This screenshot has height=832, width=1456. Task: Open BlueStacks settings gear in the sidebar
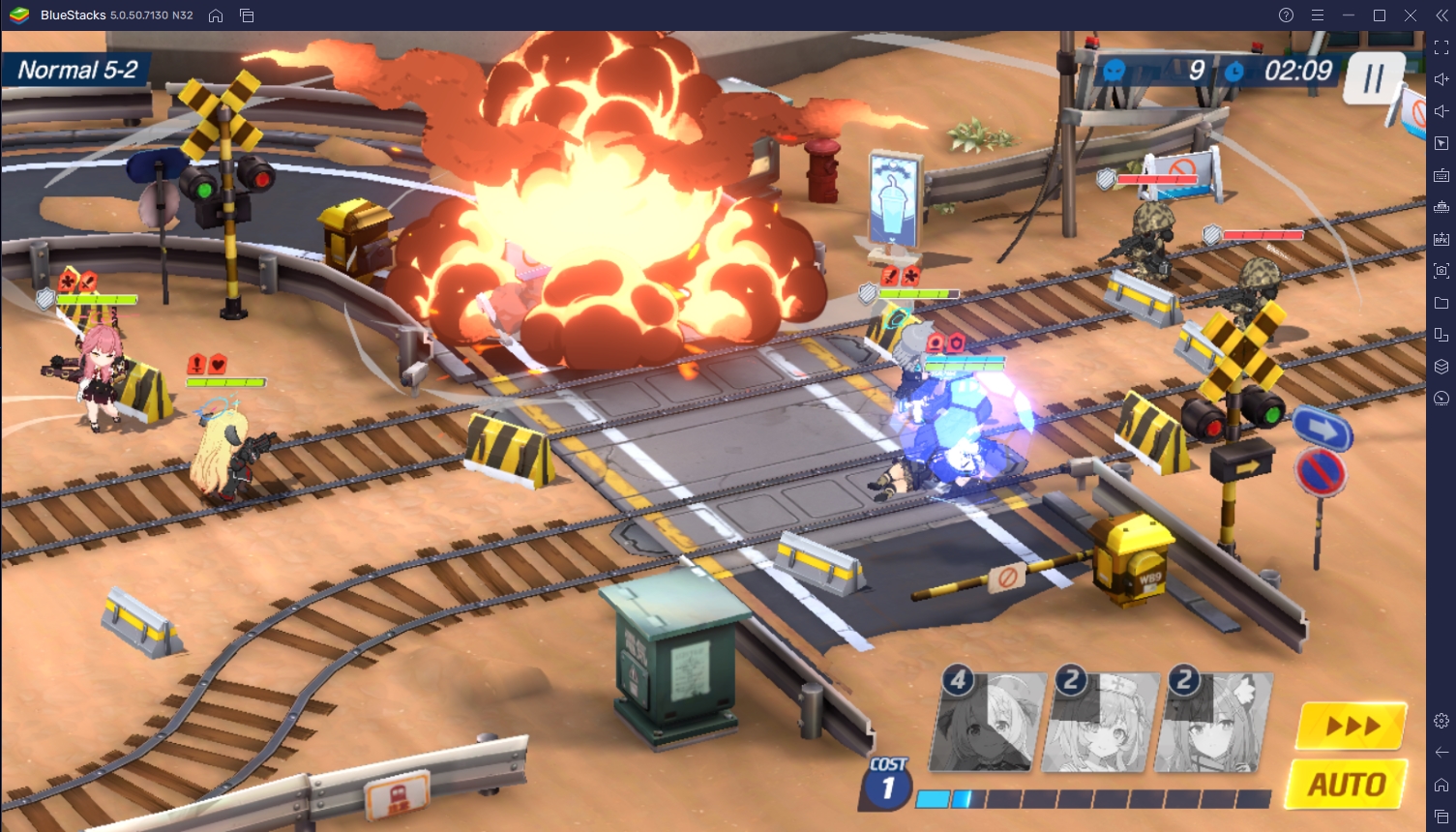[x=1441, y=721]
